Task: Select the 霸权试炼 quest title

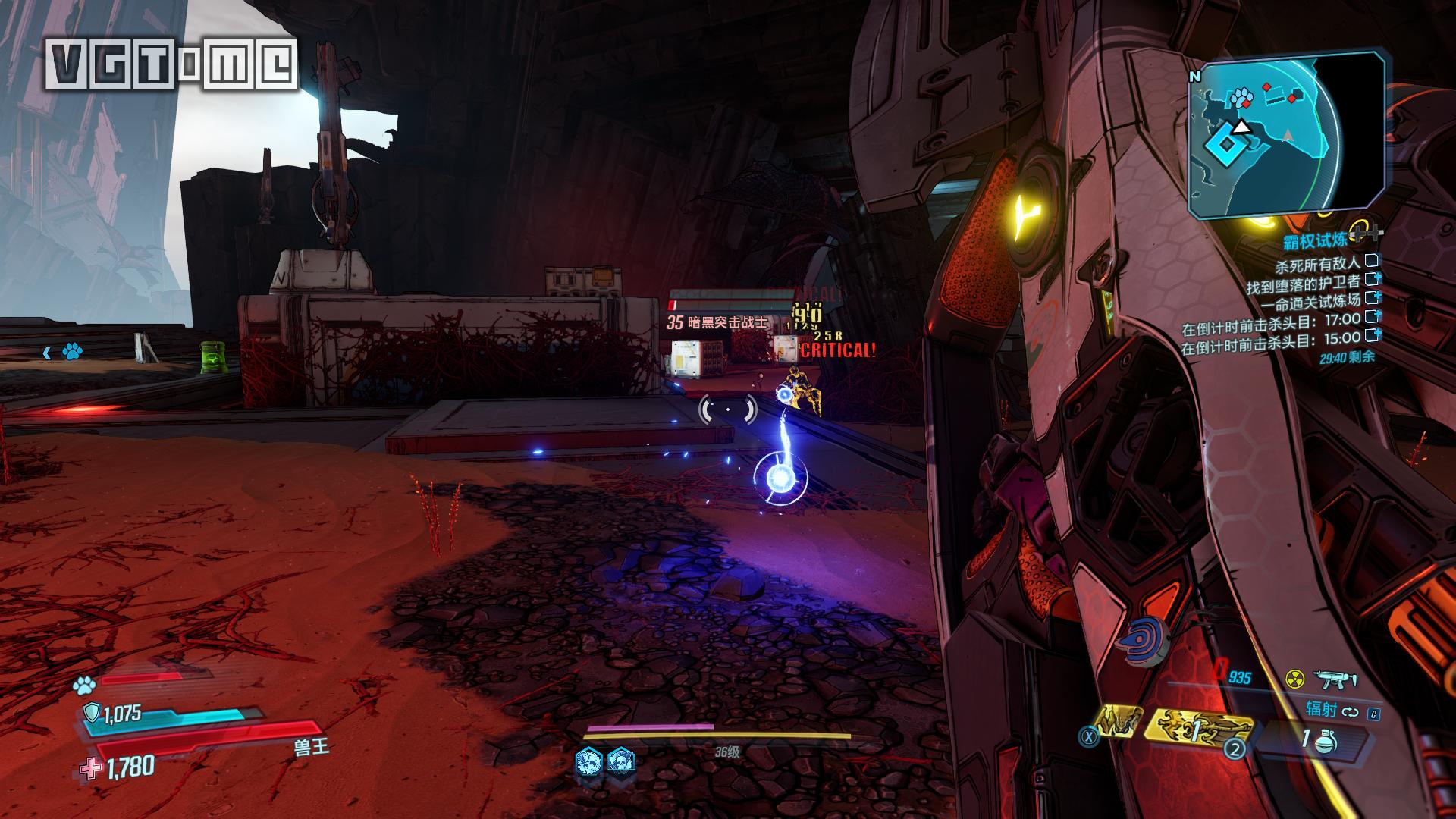Action: (1315, 241)
